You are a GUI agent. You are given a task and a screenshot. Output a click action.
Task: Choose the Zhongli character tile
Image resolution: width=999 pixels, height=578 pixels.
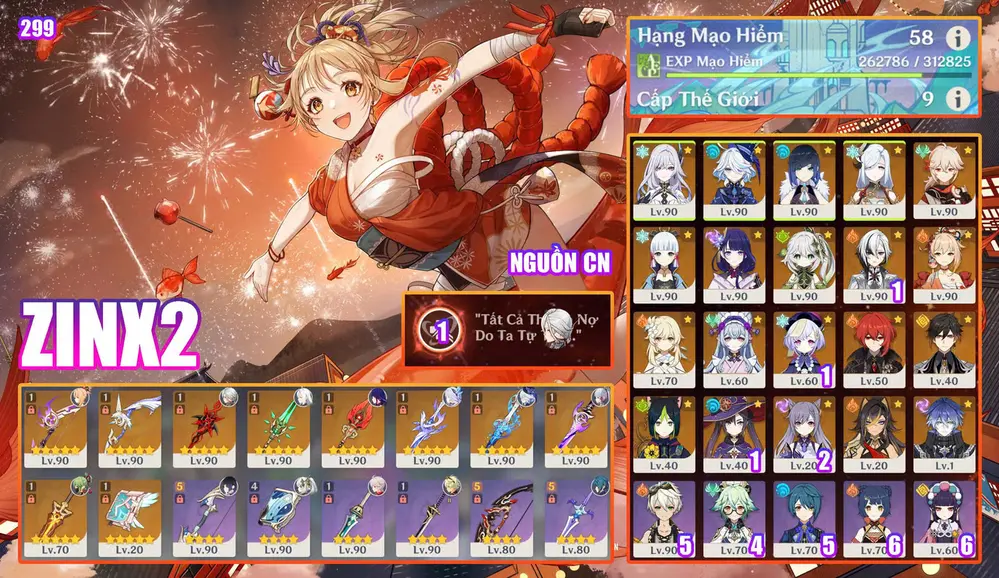[941, 349]
